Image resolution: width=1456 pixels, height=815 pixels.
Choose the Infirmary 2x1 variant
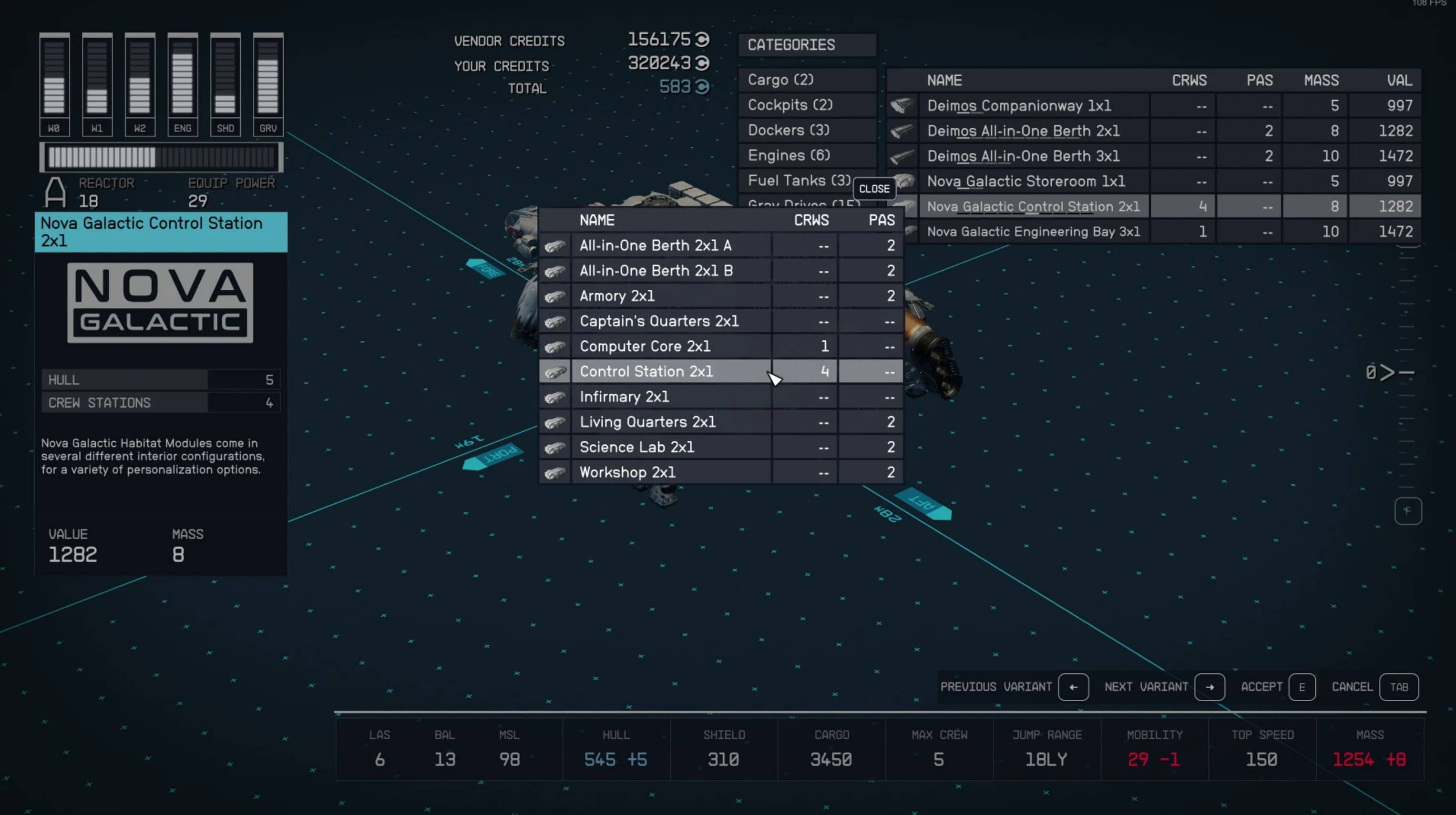[x=624, y=397]
